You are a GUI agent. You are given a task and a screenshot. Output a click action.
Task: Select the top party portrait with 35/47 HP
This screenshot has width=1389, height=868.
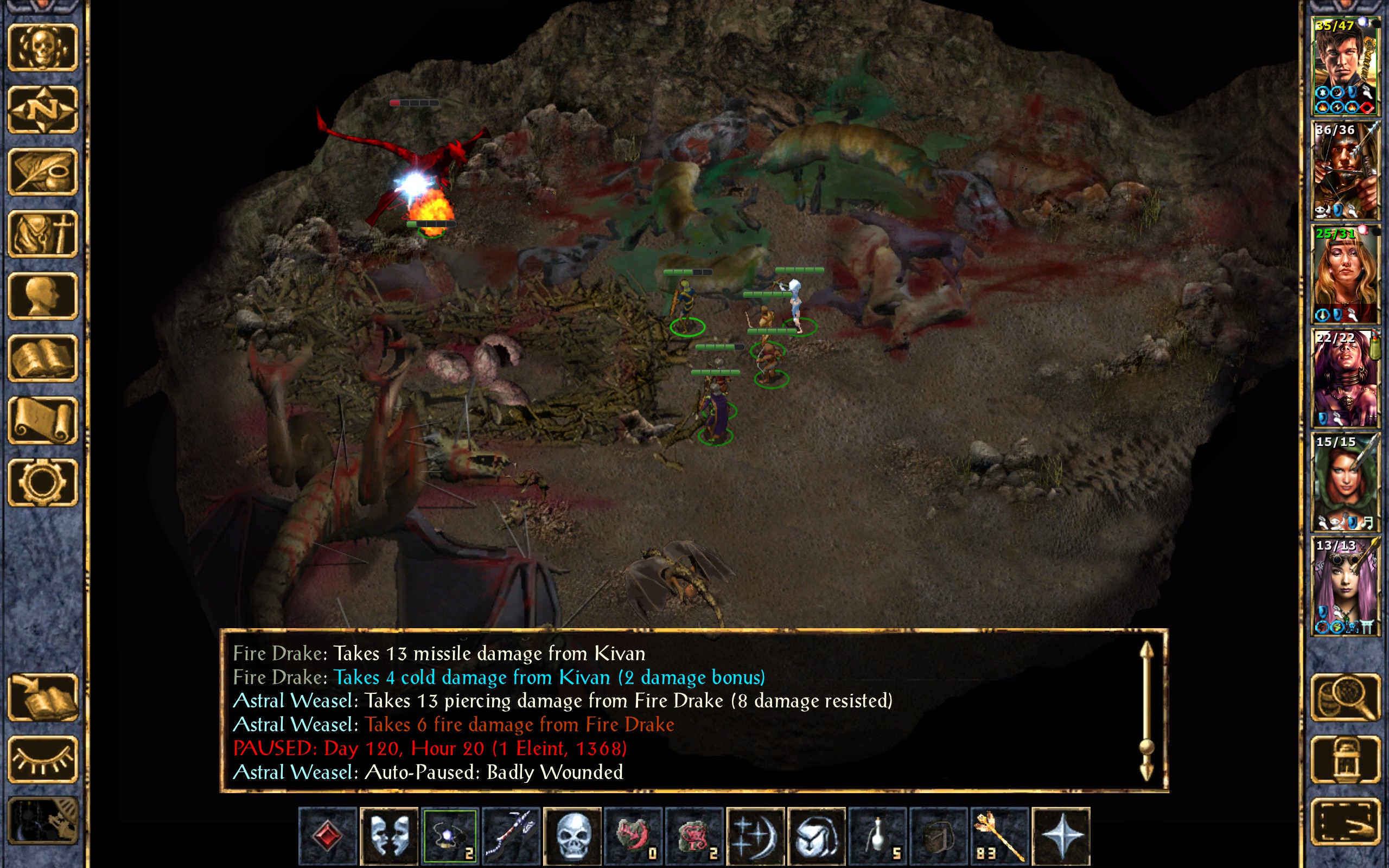[x=1345, y=66]
